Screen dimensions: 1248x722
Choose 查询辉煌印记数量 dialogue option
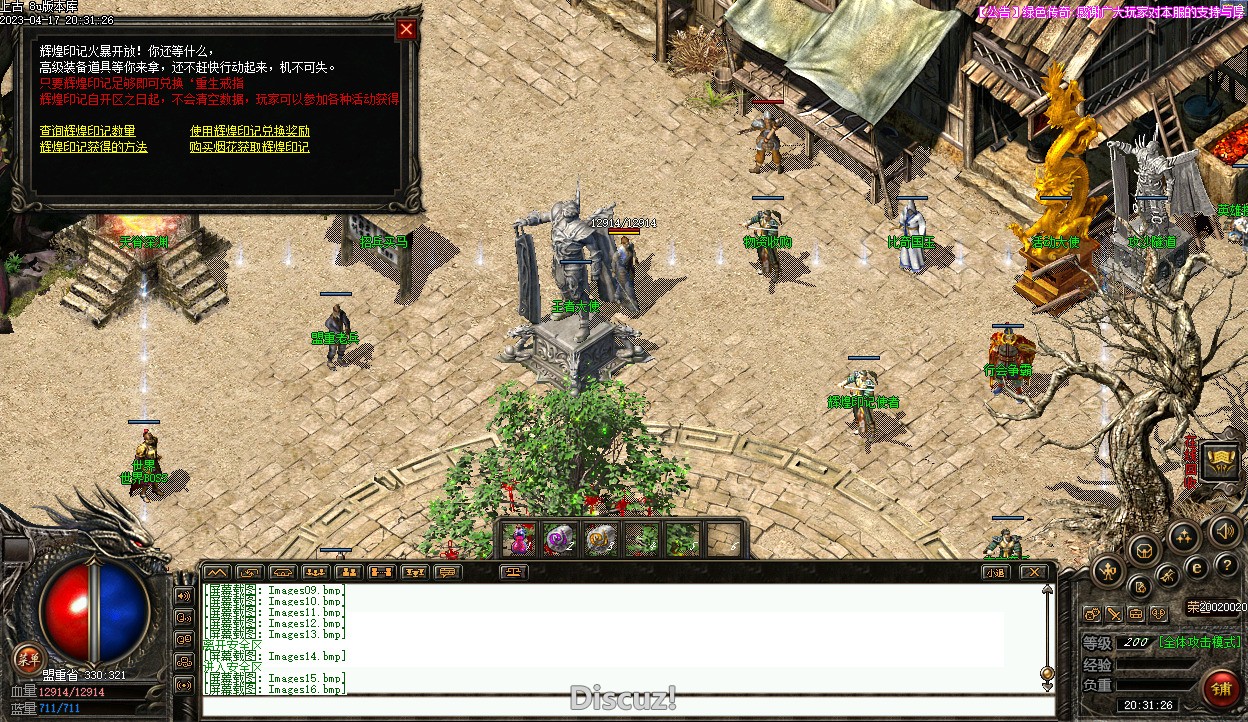point(87,131)
